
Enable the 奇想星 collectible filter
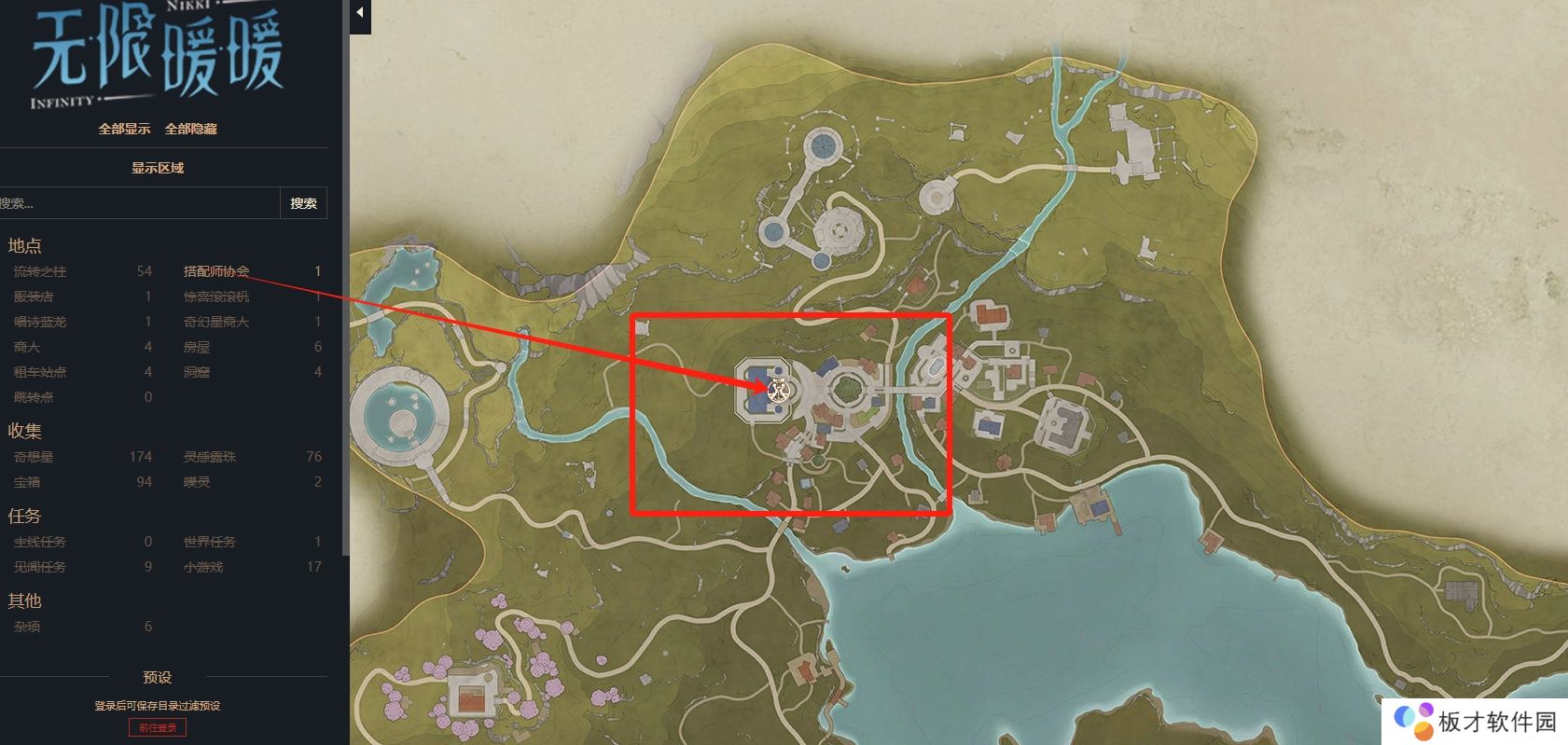click(34, 457)
